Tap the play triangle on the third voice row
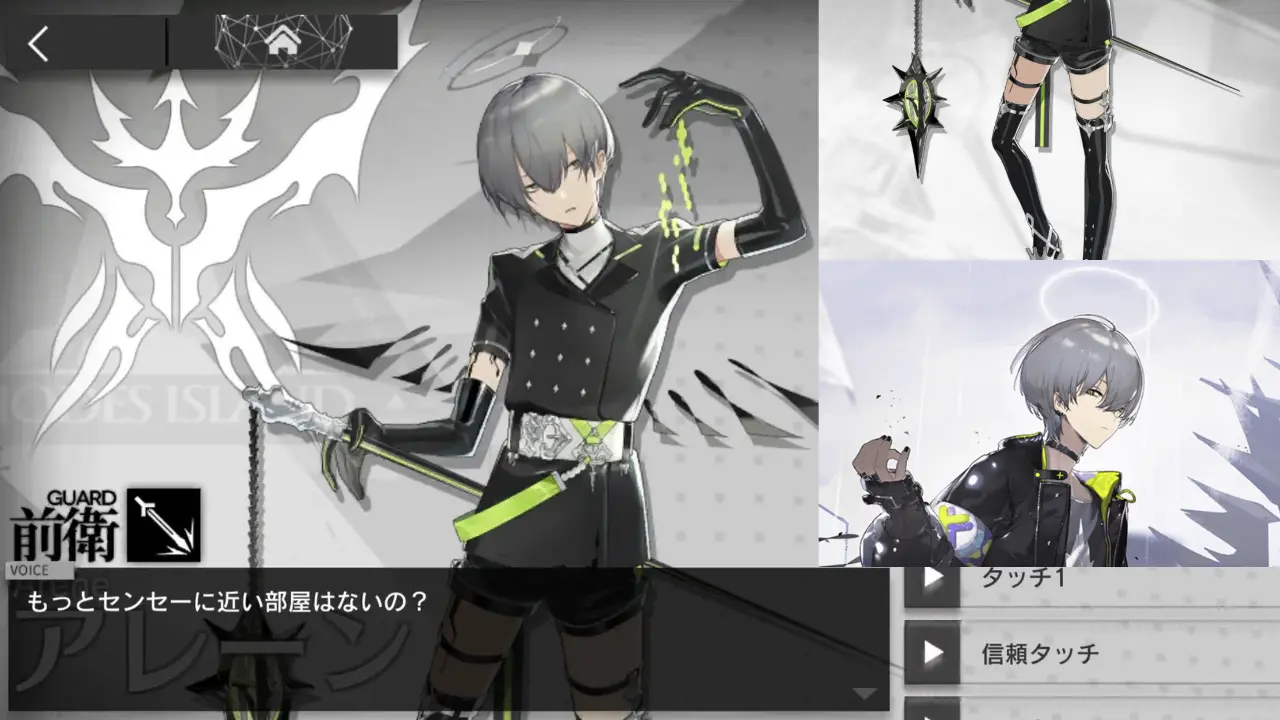The height and width of the screenshot is (720, 1280). [x=934, y=712]
